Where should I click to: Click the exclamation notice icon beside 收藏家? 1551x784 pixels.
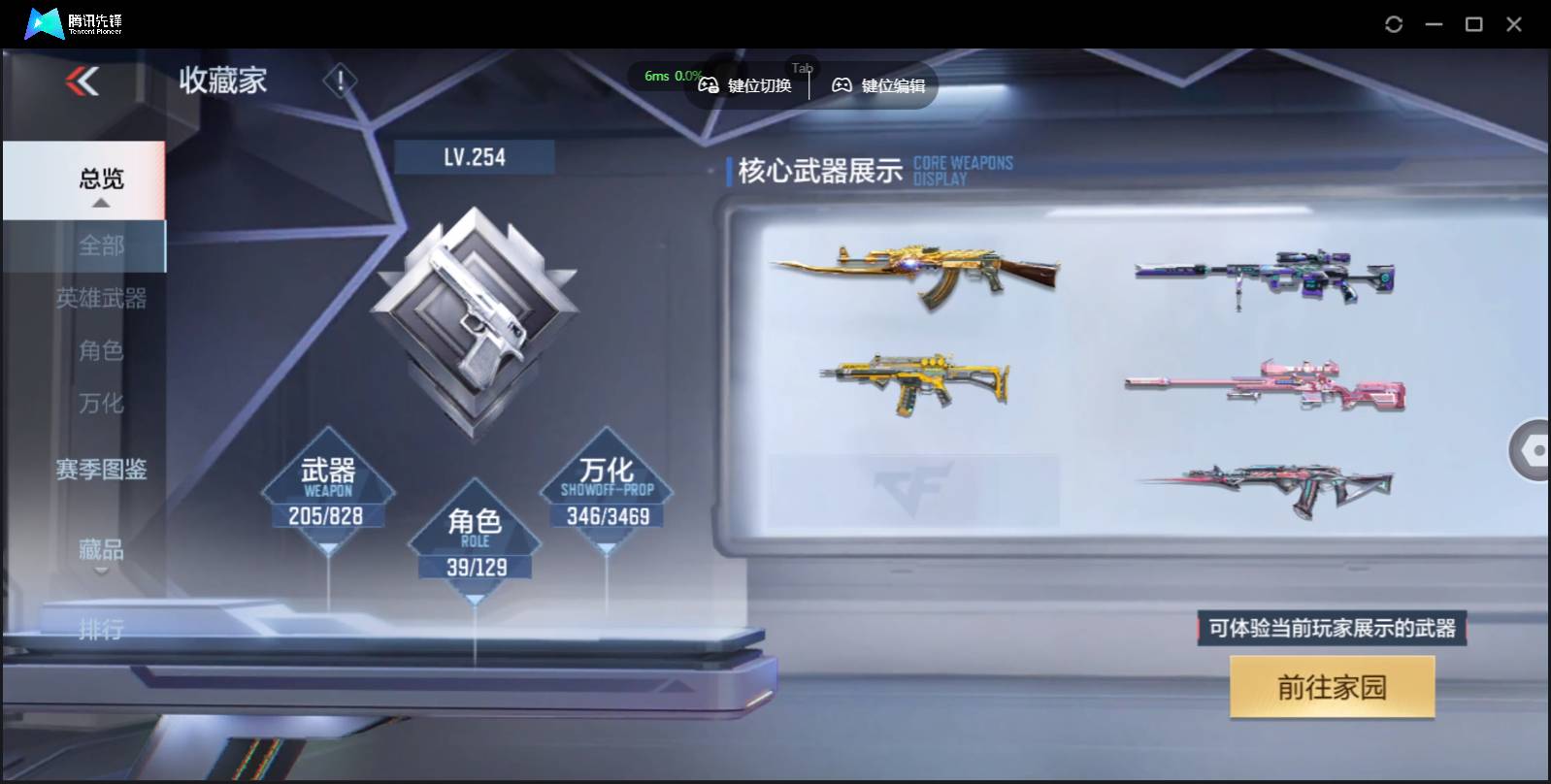[339, 82]
